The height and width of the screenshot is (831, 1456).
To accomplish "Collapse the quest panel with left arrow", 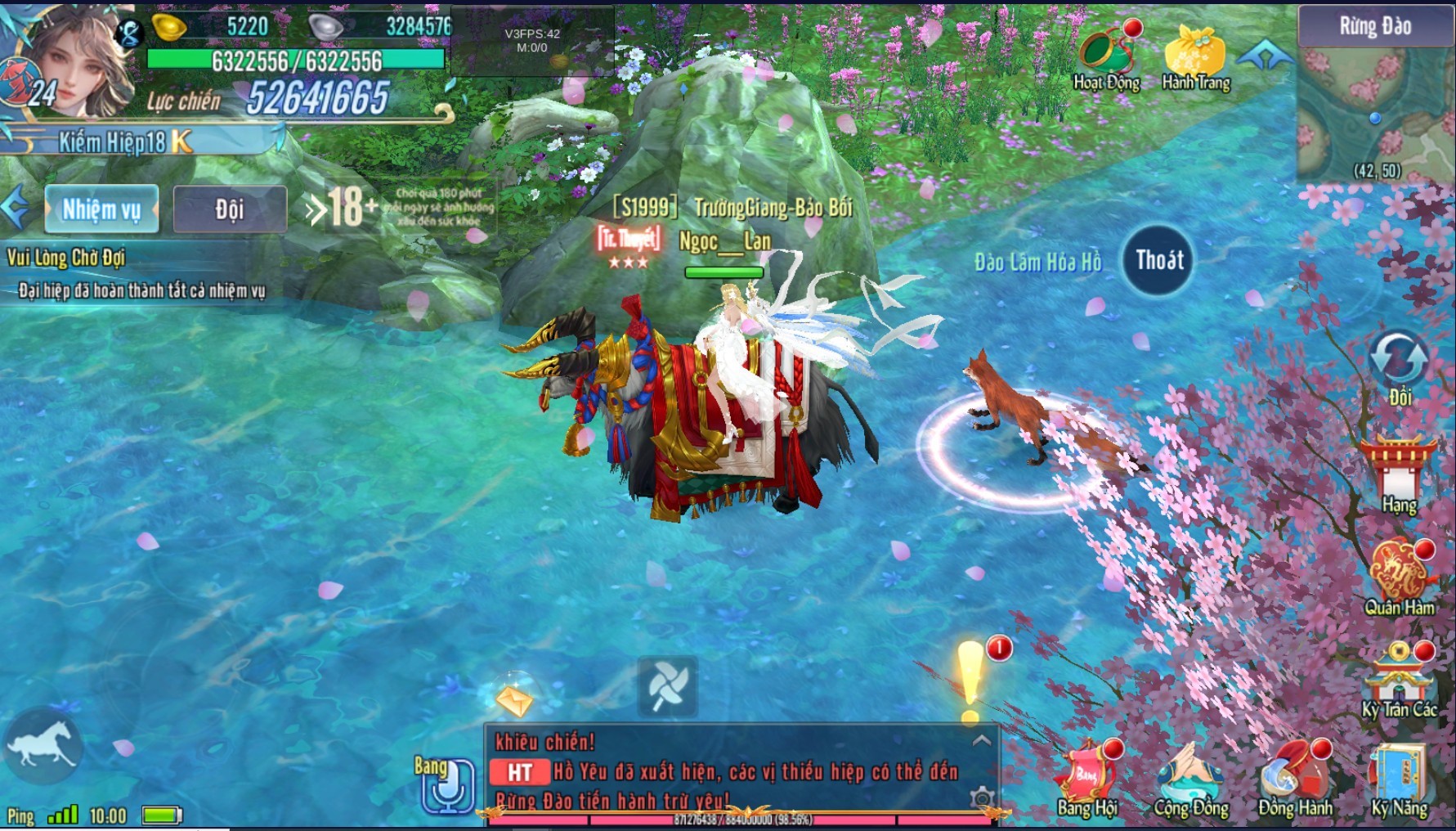I will click(15, 209).
